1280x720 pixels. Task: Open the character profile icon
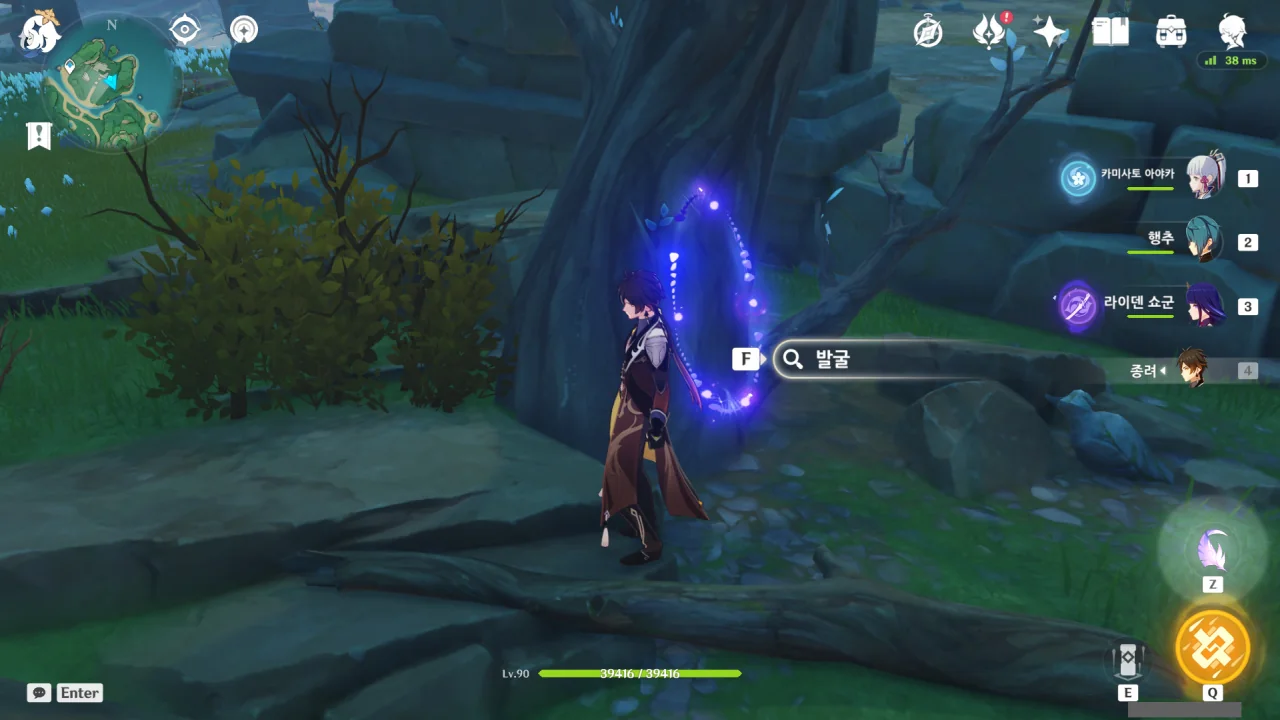click(1232, 30)
